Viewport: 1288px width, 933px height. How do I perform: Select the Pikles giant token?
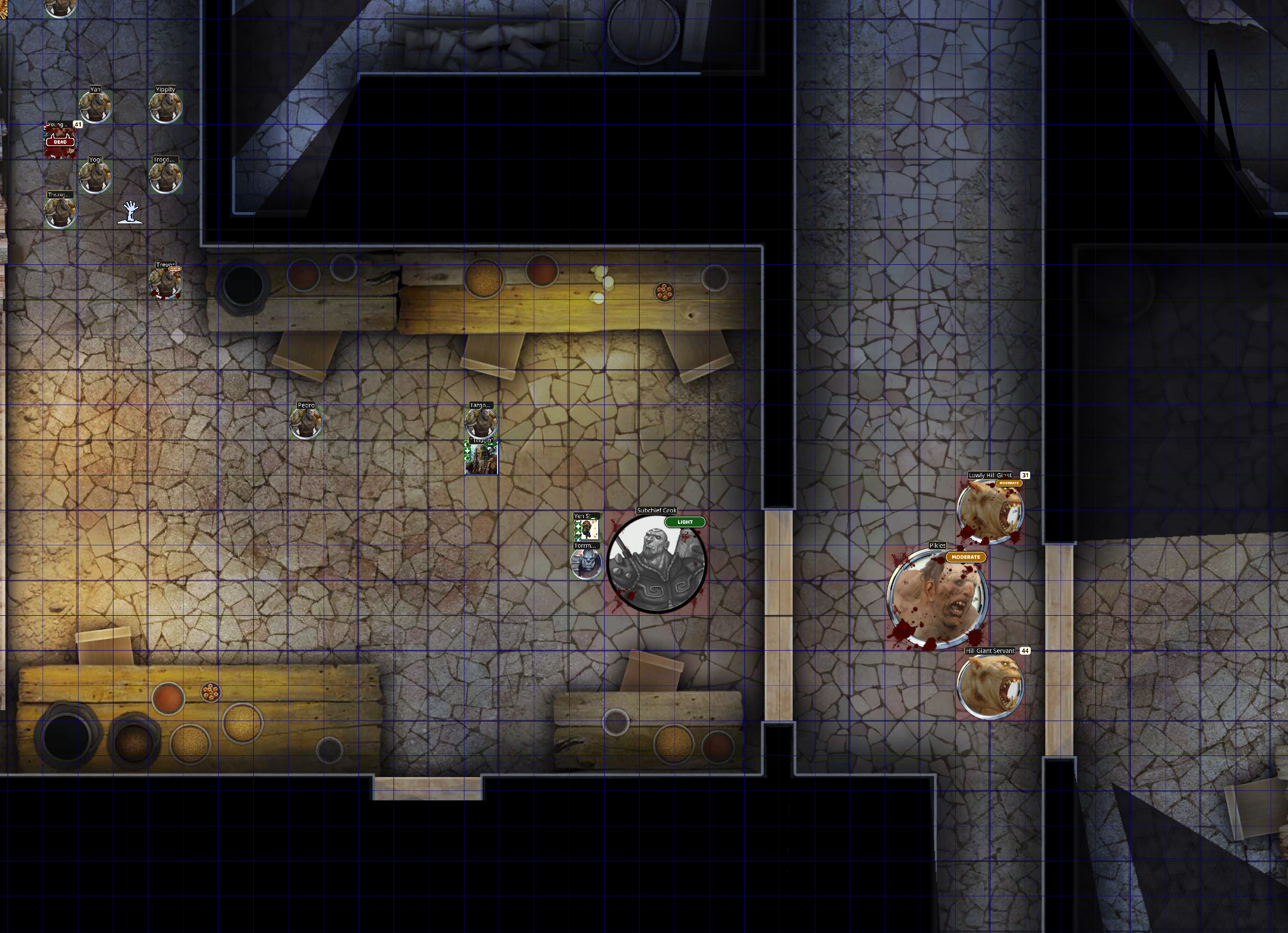click(x=937, y=598)
